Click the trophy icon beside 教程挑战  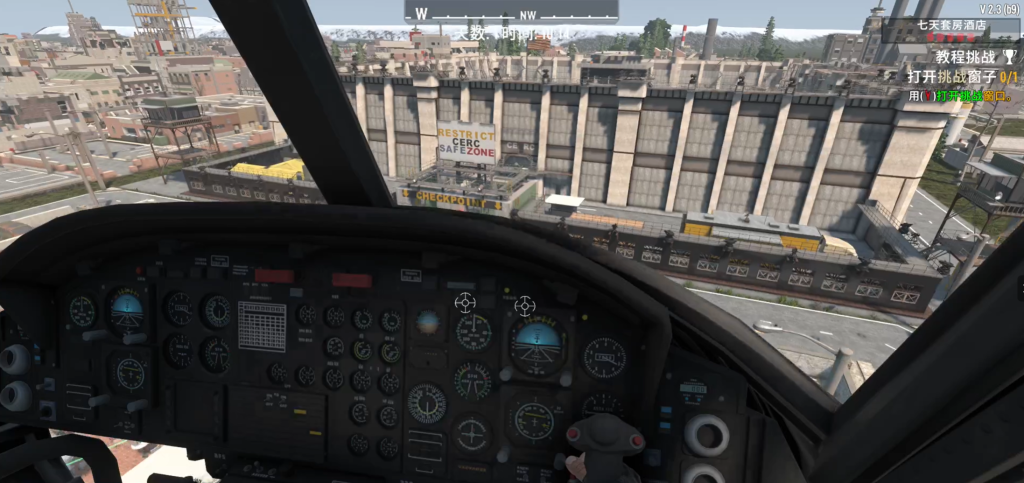click(x=1009, y=58)
